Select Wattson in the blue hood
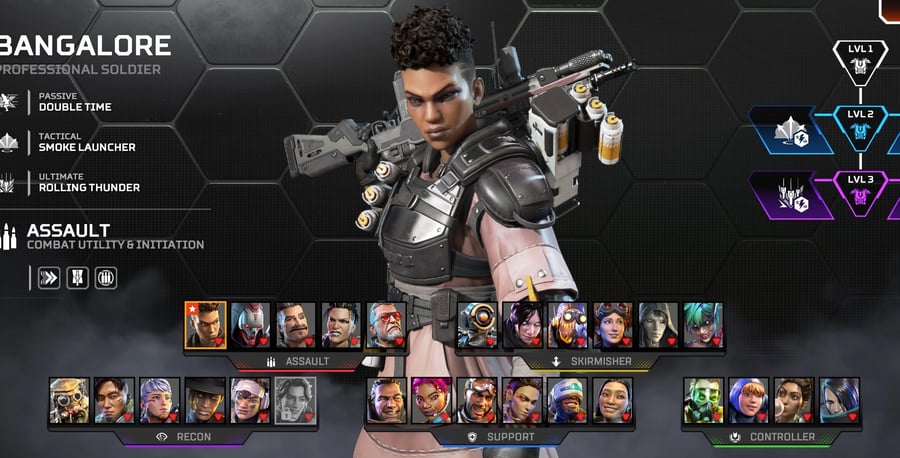 pyautogui.click(x=748, y=400)
